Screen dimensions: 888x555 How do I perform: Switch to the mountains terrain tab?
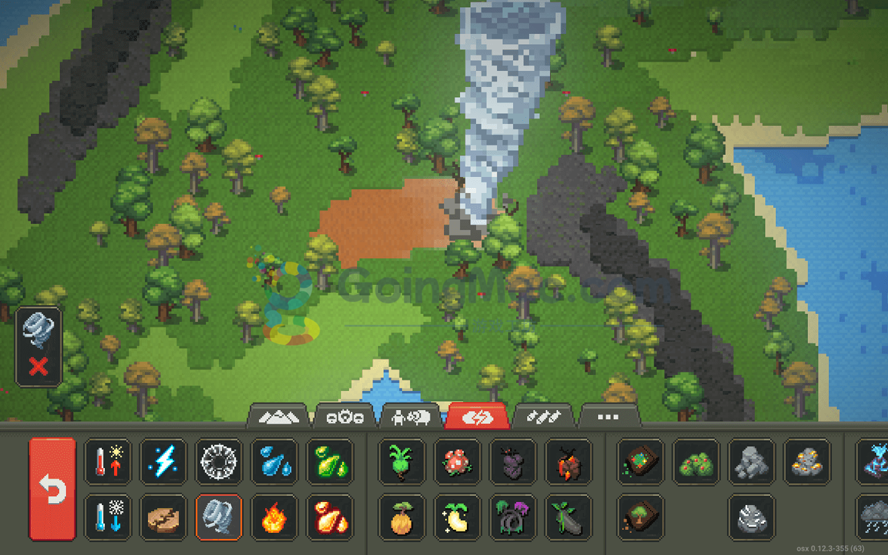click(x=278, y=416)
